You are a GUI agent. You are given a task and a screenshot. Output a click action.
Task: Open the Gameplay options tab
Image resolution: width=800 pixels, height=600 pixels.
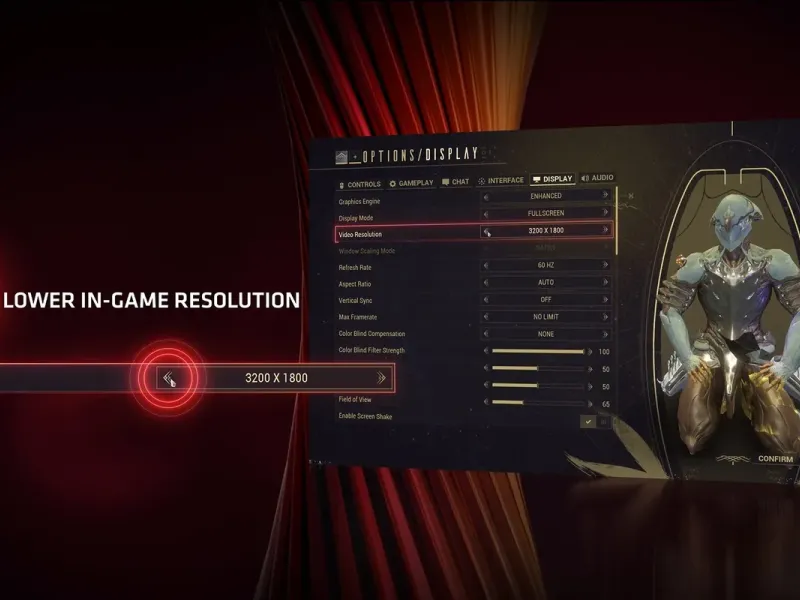(x=411, y=183)
